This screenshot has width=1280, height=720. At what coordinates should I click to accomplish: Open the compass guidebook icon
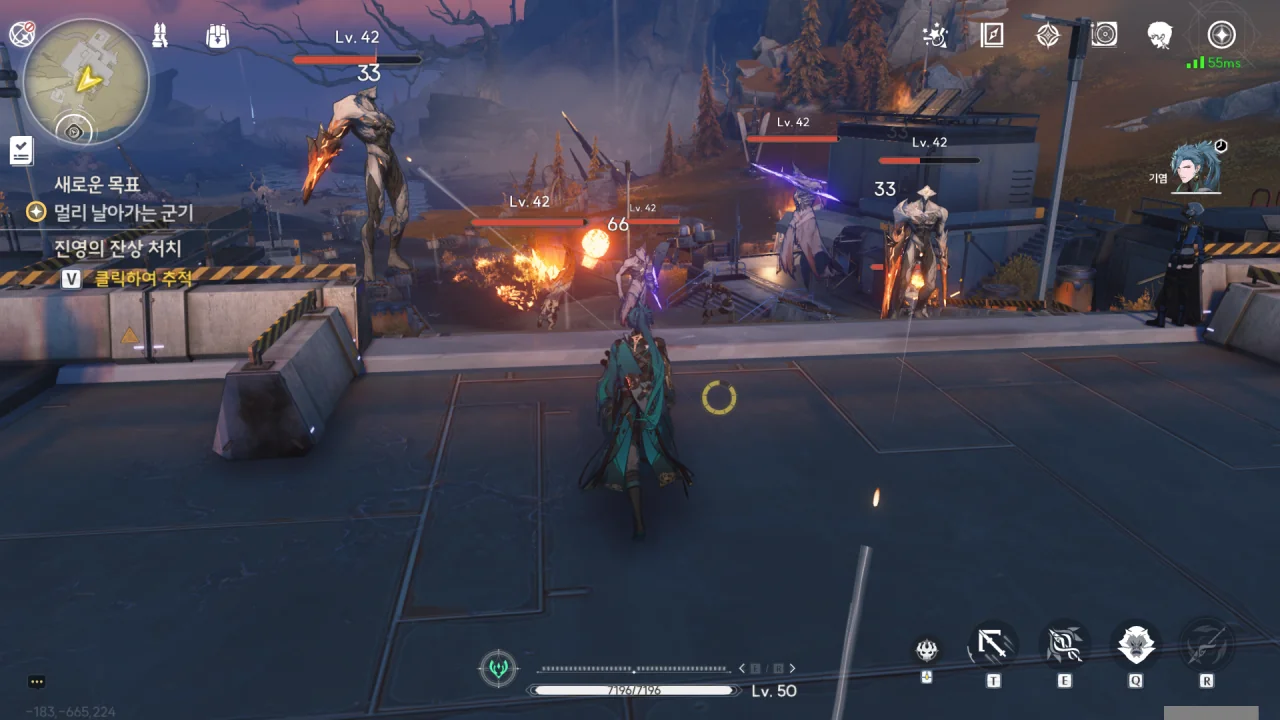992,36
